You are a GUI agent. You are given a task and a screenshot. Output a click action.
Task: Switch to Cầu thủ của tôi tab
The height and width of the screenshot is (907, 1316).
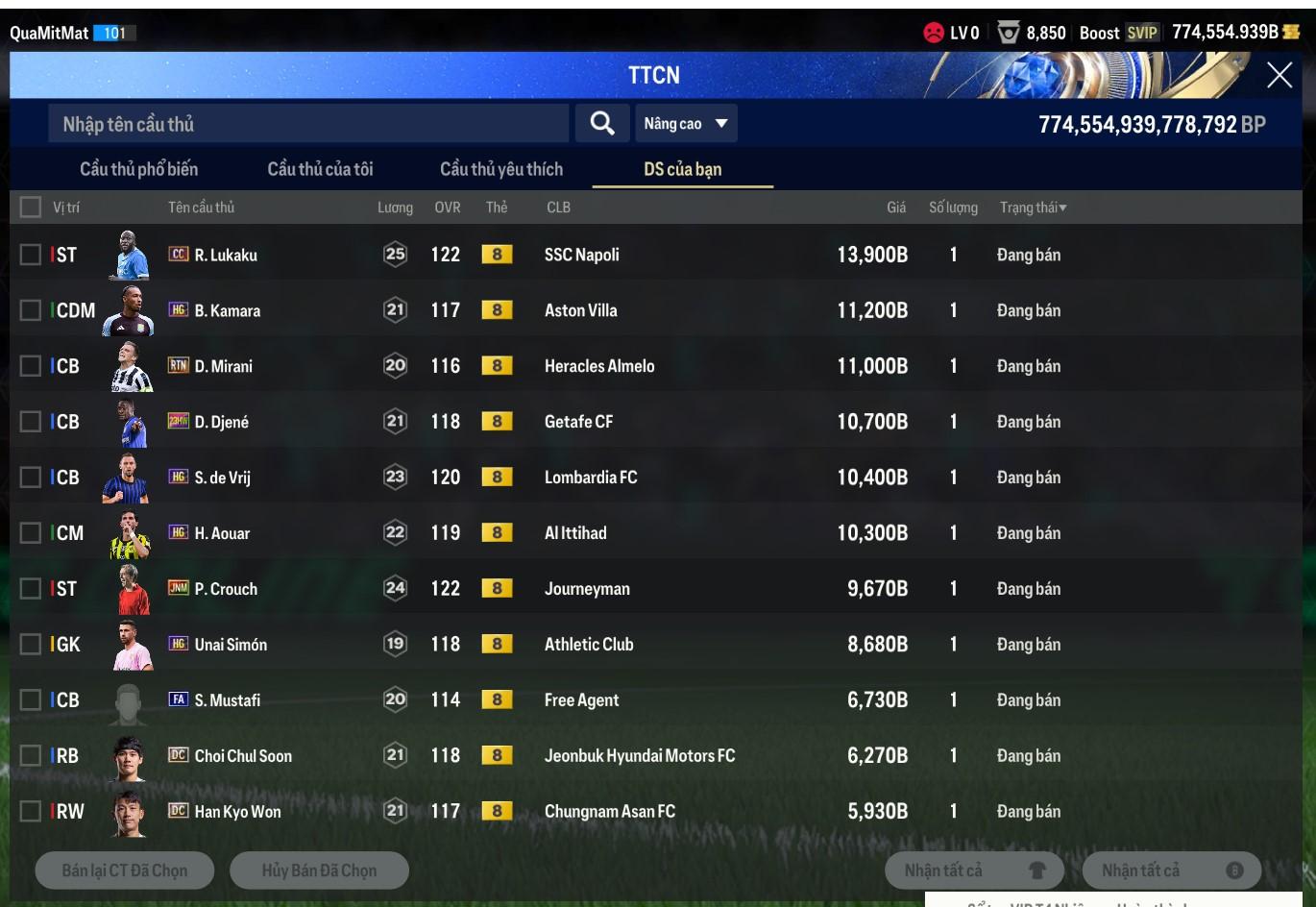pos(320,169)
